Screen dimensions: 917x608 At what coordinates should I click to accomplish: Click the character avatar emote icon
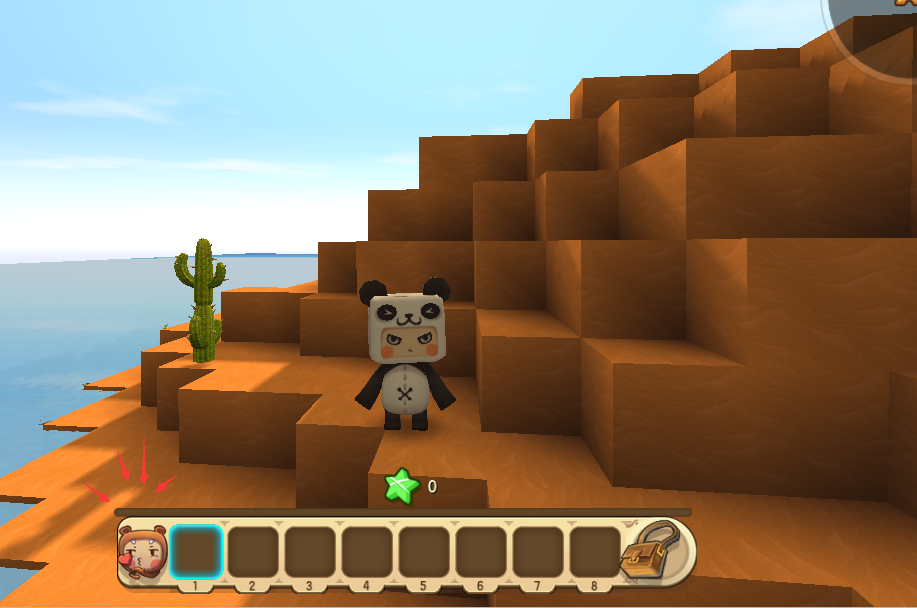tap(142, 553)
